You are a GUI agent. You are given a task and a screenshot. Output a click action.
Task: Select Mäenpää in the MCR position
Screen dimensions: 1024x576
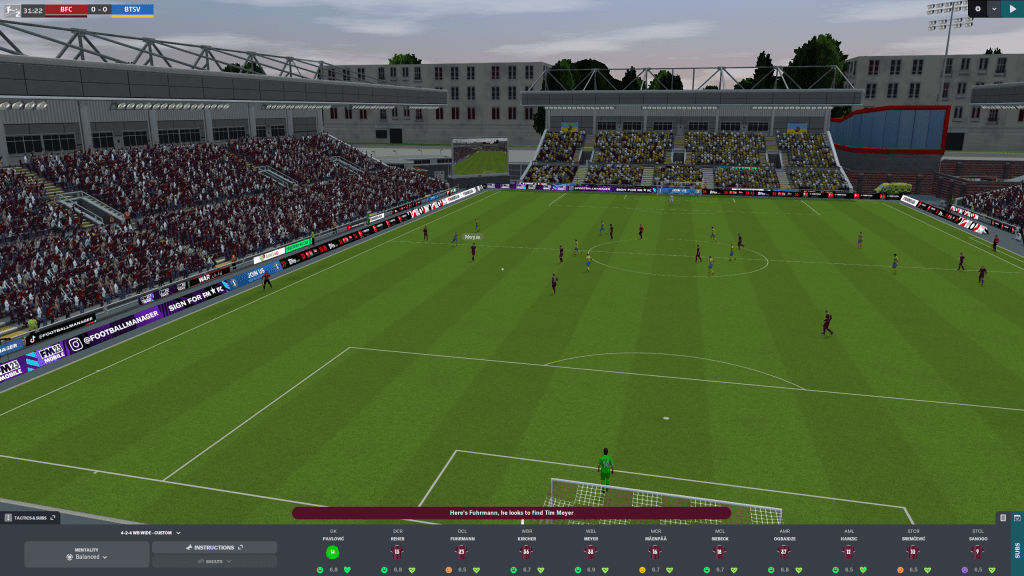click(655, 552)
